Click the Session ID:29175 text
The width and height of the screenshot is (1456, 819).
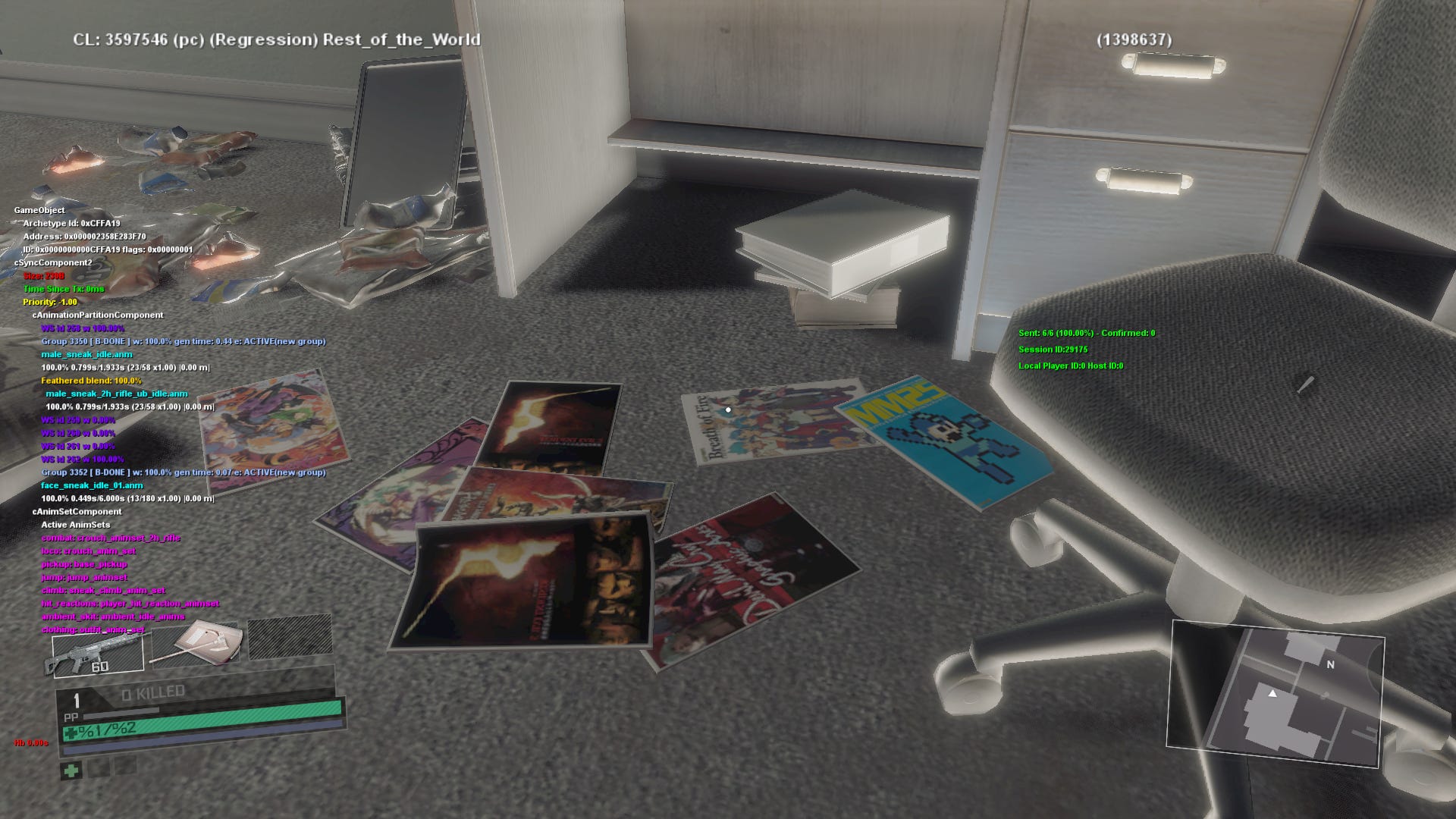click(x=1053, y=350)
